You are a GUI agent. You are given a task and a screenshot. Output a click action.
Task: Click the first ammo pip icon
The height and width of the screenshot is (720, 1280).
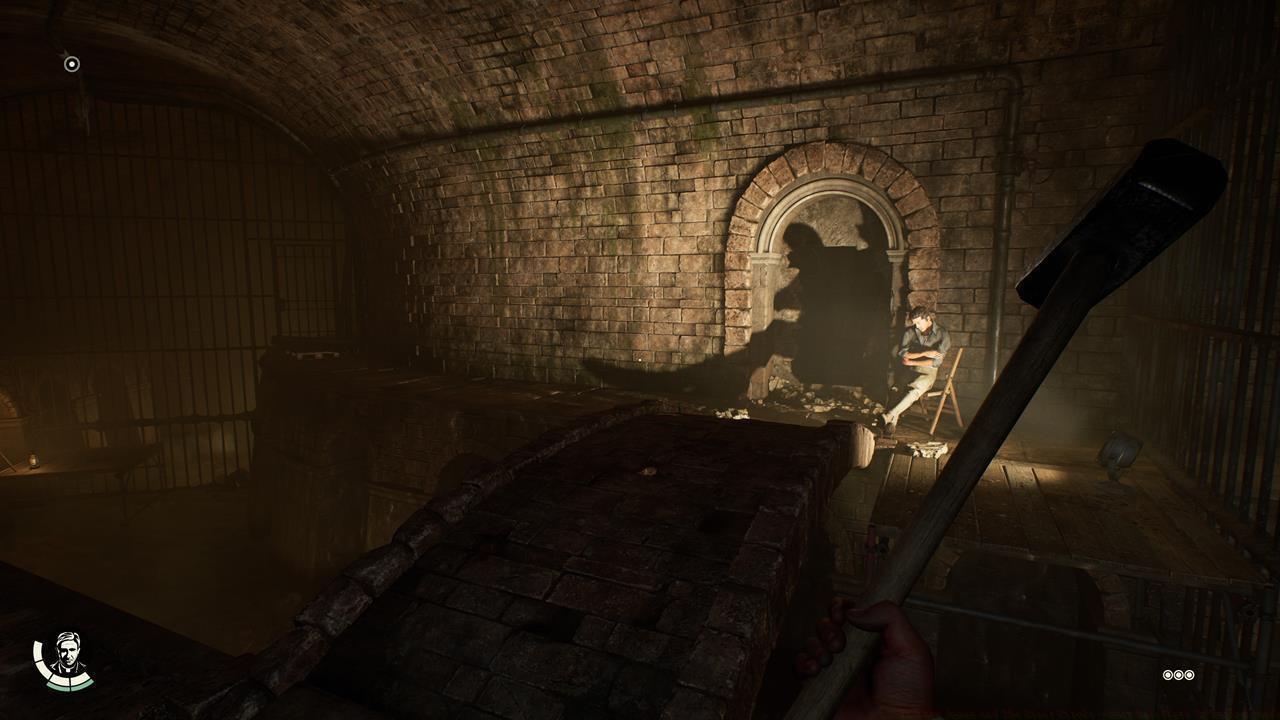click(x=1168, y=675)
